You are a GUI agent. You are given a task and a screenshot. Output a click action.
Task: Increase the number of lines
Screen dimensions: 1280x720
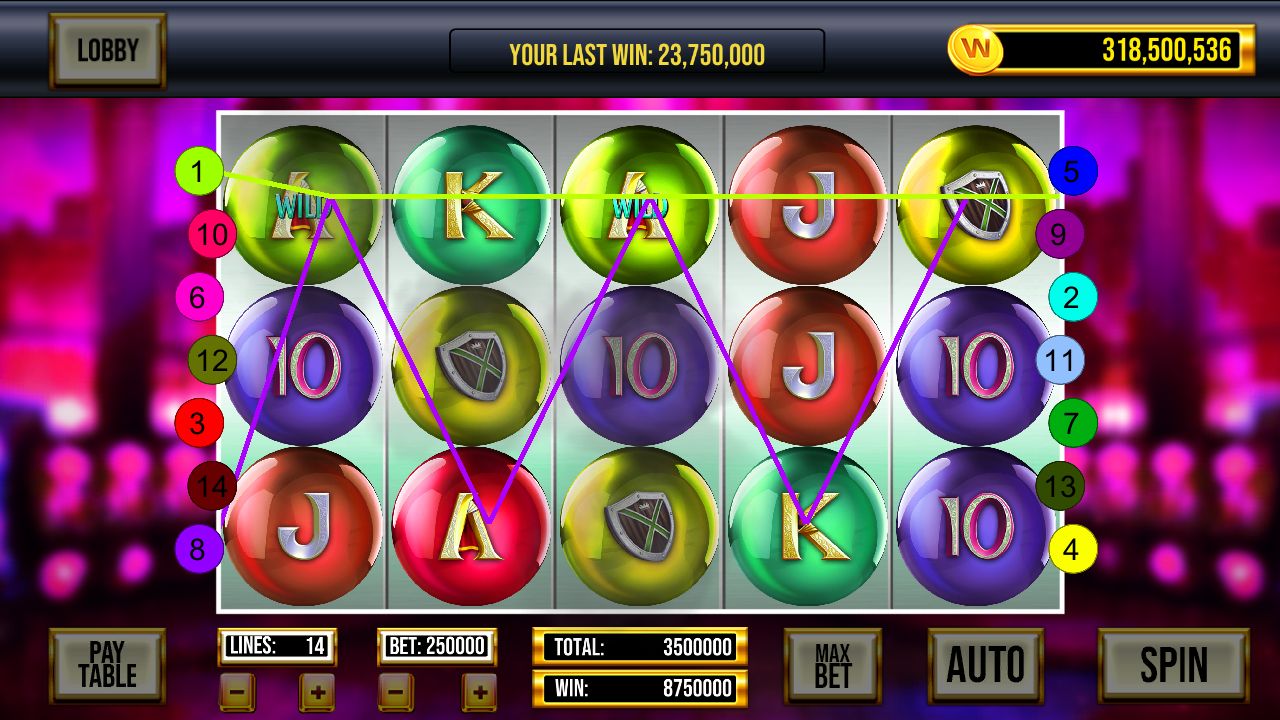(x=316, y=691)
